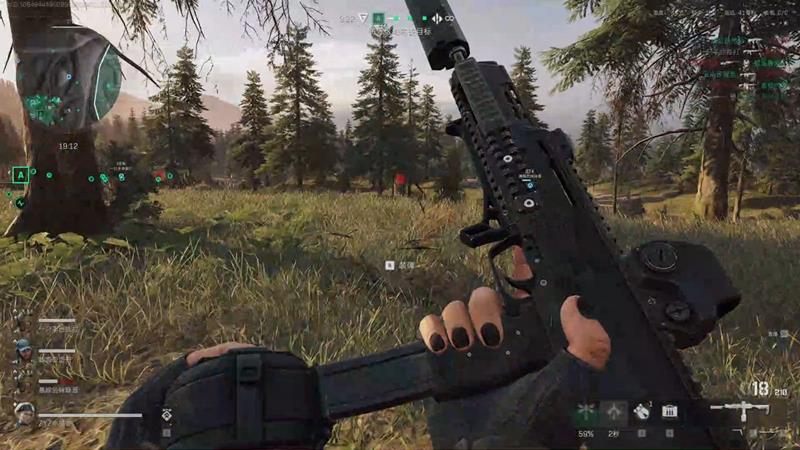Activate the green 59% gadget icon
Image resolution: width=800 pixels, height=450 pixels.
[587, 412]
